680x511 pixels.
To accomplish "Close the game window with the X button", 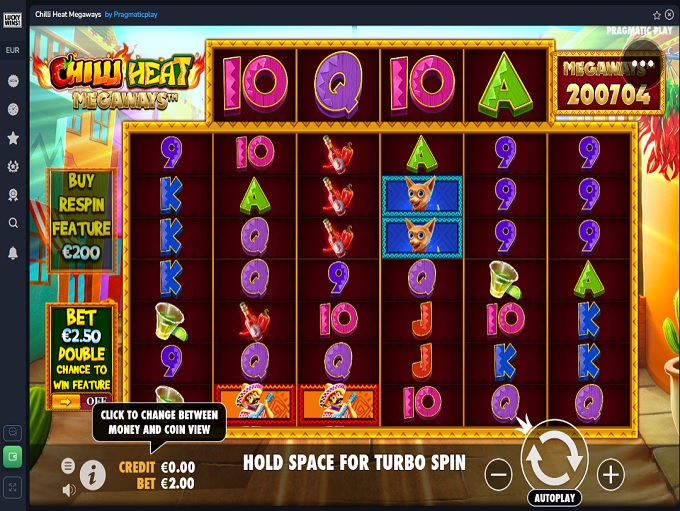I will click(x=669, y=15).
